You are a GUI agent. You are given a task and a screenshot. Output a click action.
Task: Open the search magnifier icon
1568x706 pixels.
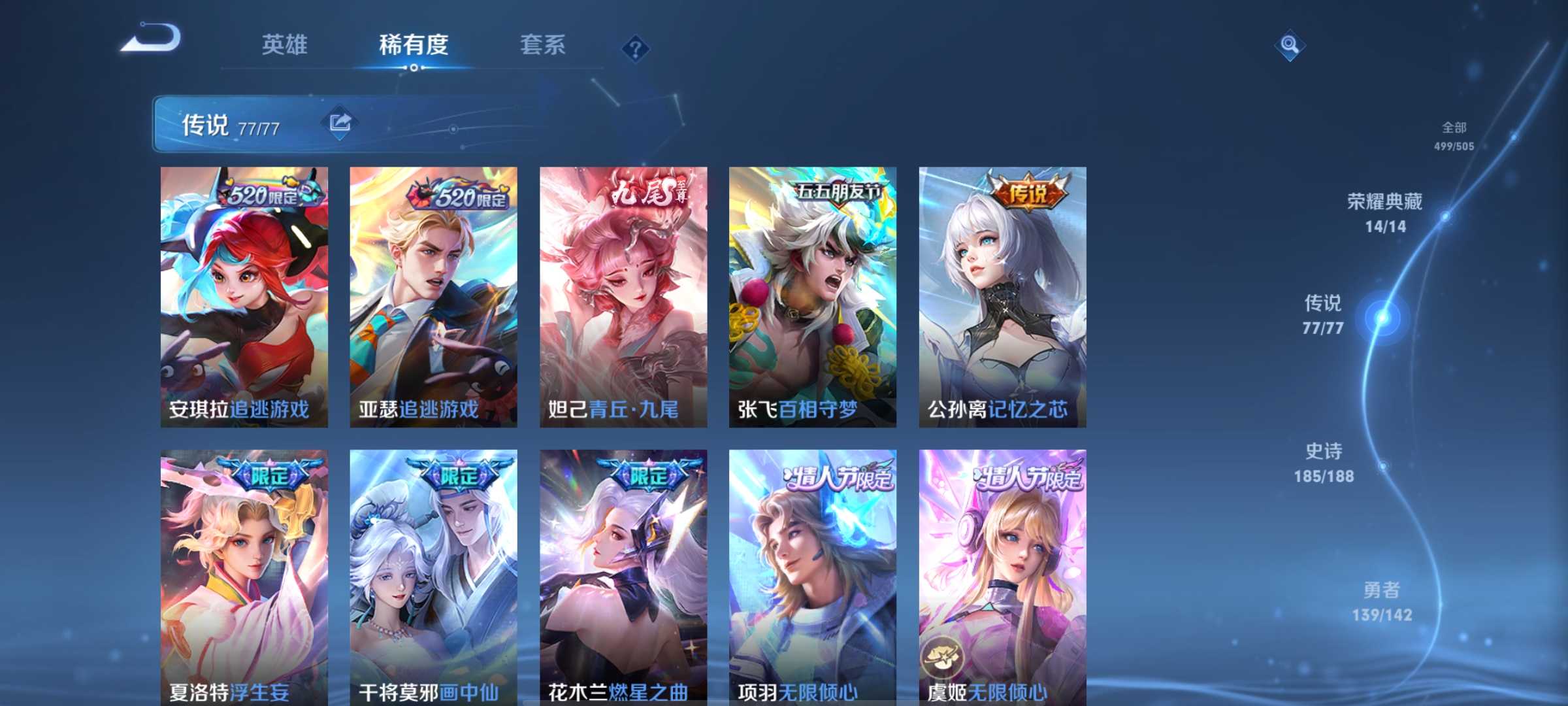coord(1288,46)
